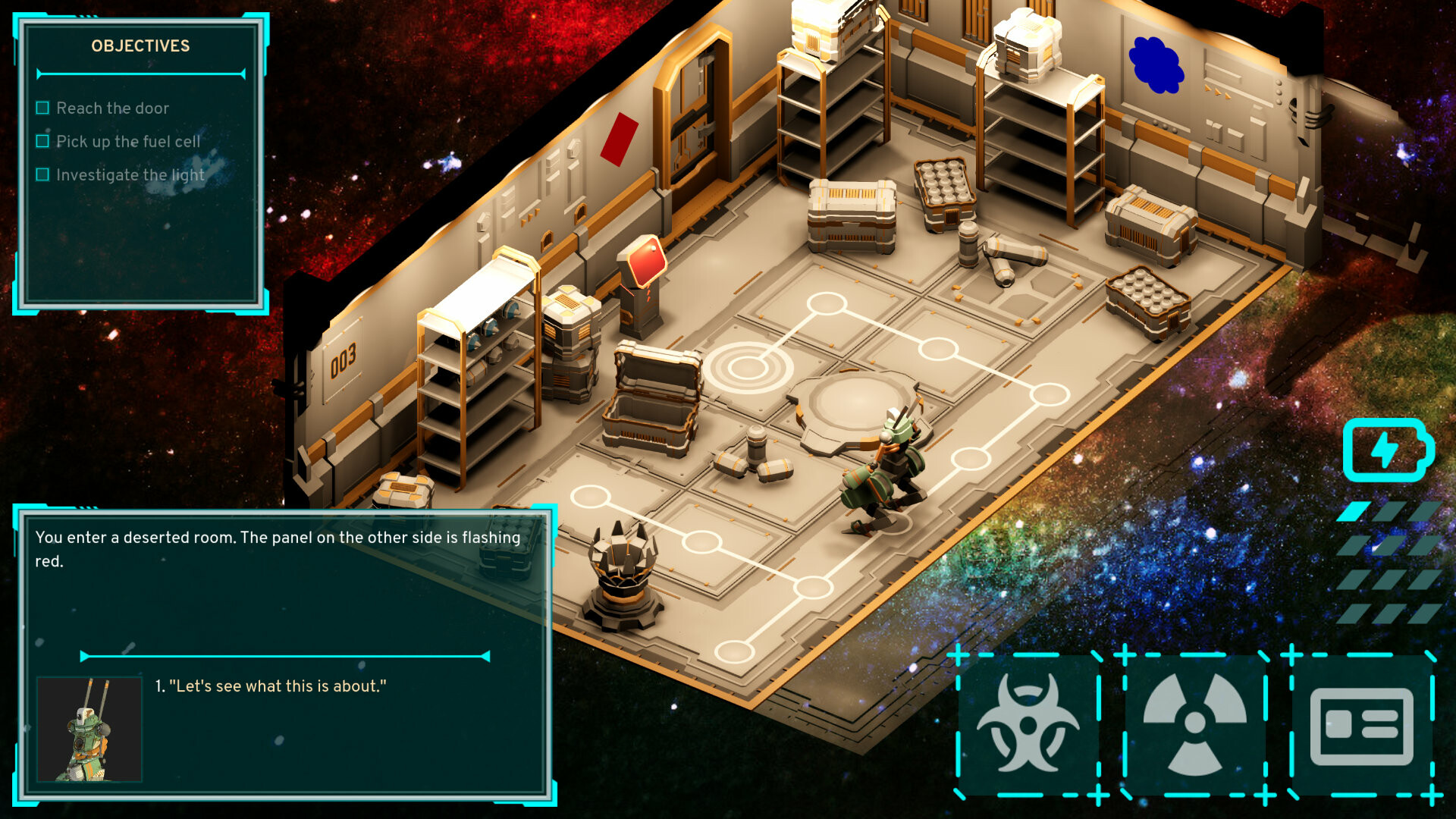Check the 'Pick up the fuel cell' checkbox
This screenshot has height=819, width=1456.
coord(42,141)
